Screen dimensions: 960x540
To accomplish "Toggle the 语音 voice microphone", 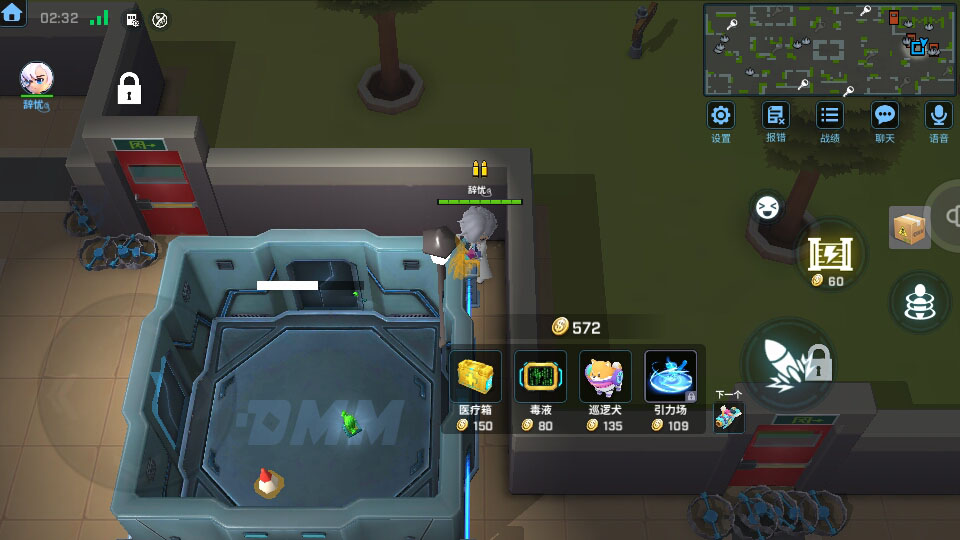I will tap(938, 115).
